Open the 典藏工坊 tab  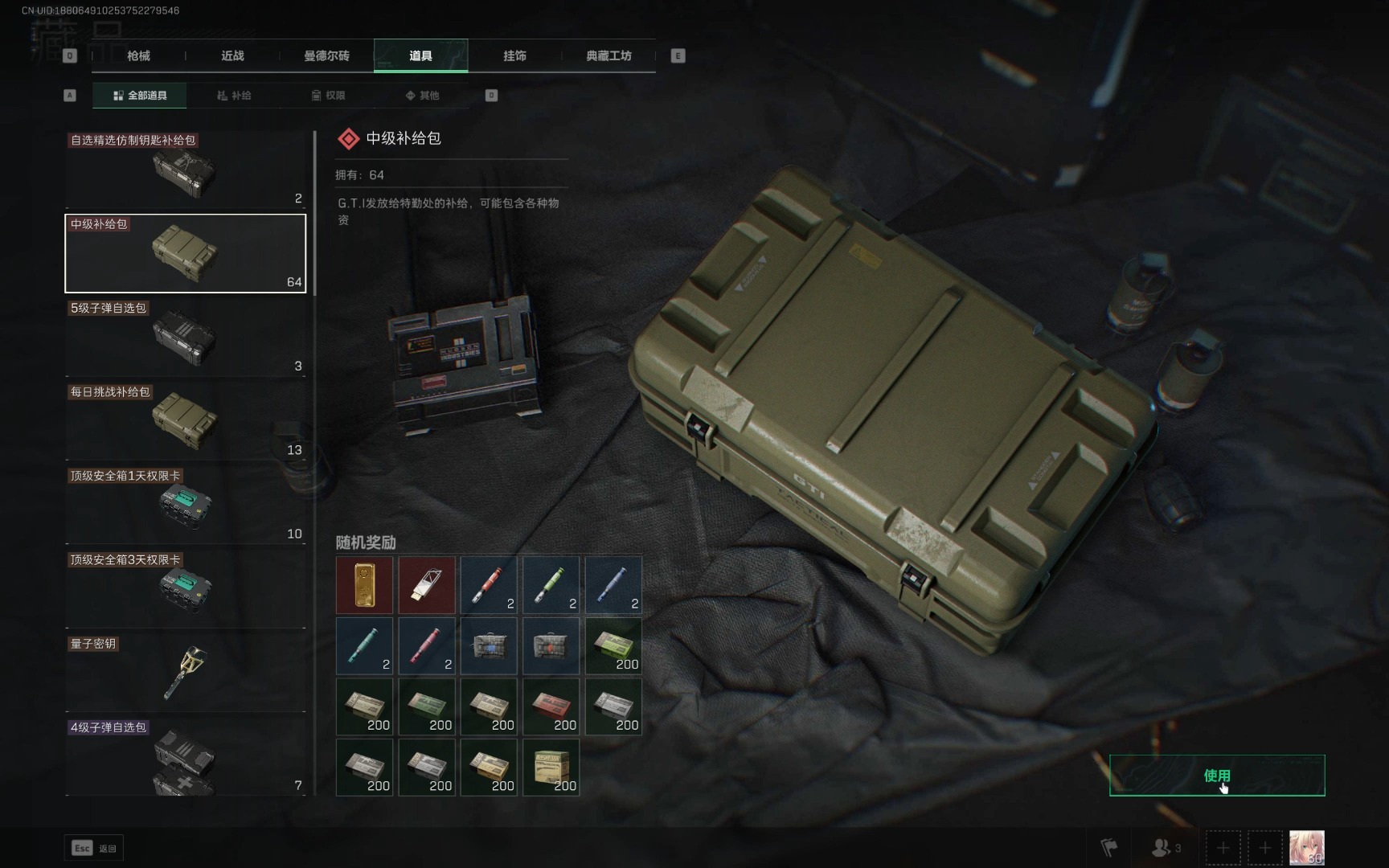point(608,55)
